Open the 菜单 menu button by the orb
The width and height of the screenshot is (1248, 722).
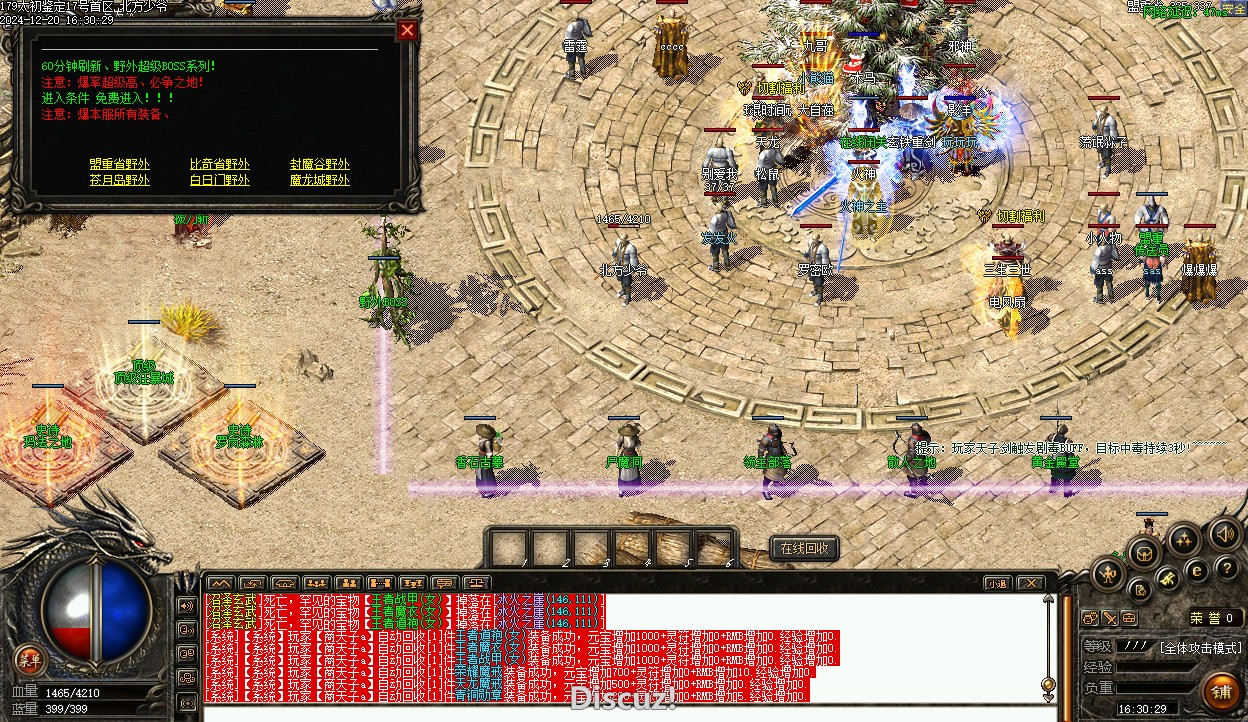(x=30, y=658)
